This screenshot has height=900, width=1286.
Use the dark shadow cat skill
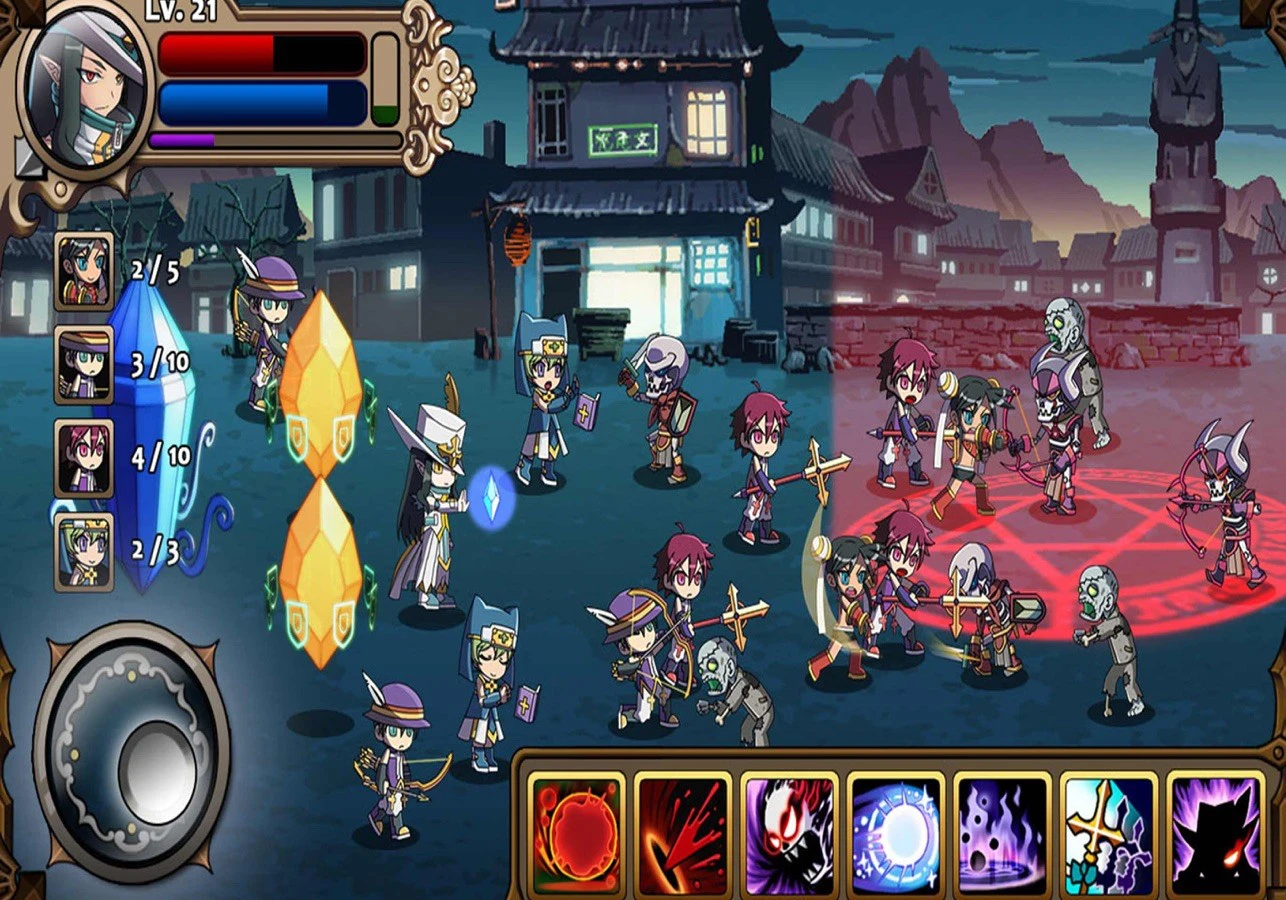1215,834
